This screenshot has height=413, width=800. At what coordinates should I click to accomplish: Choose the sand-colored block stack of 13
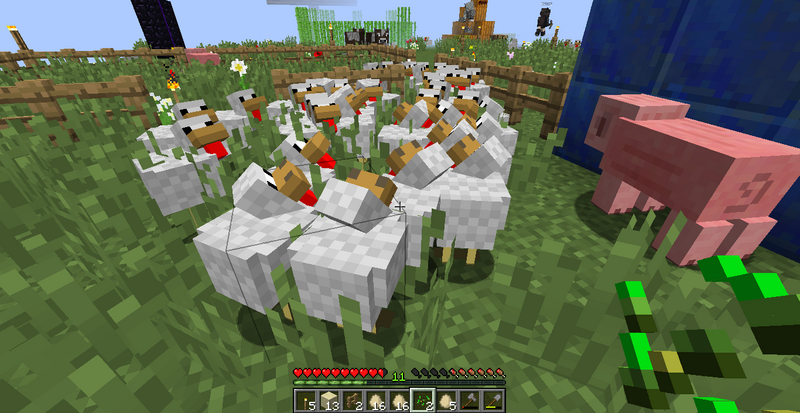tap(324, 401)
